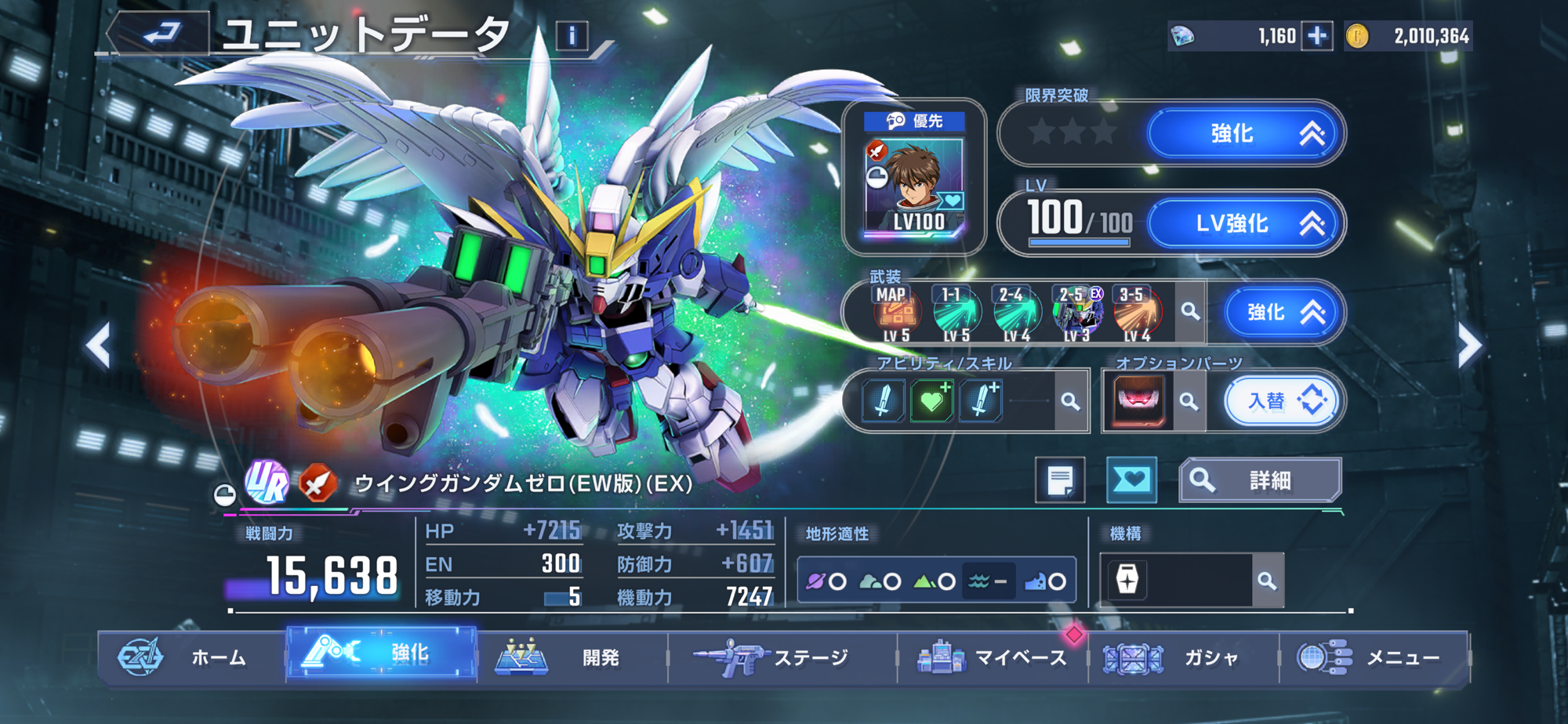Show the previous unit with left arrow
The height and width of the screenshot is (724, 1568).
click(x=99, y=345)
